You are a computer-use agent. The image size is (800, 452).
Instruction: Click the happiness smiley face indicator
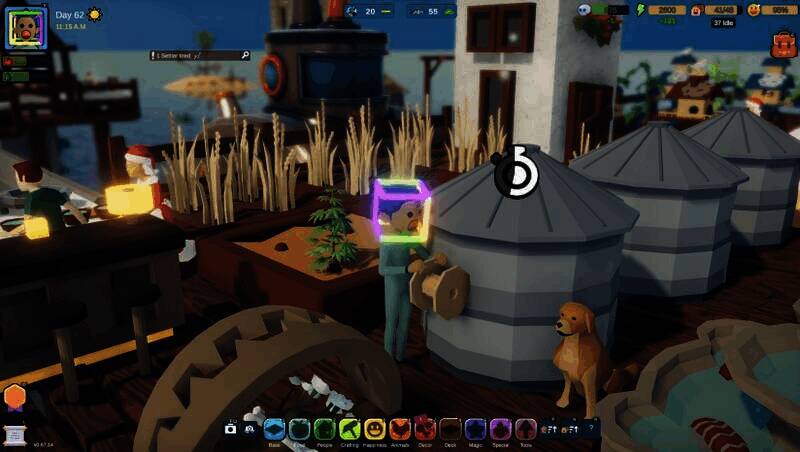pyautogui.click(x=753, y=10)
